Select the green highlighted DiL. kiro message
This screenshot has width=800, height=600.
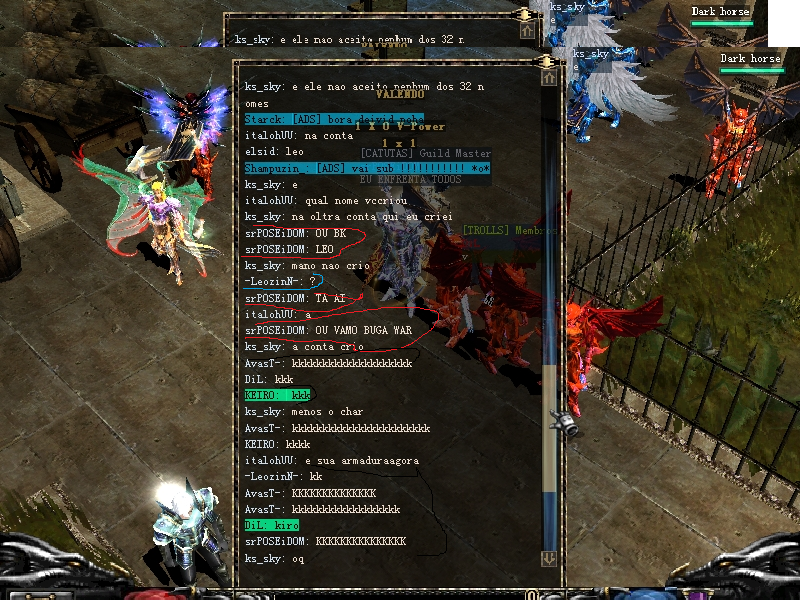(x=271, y=525)
